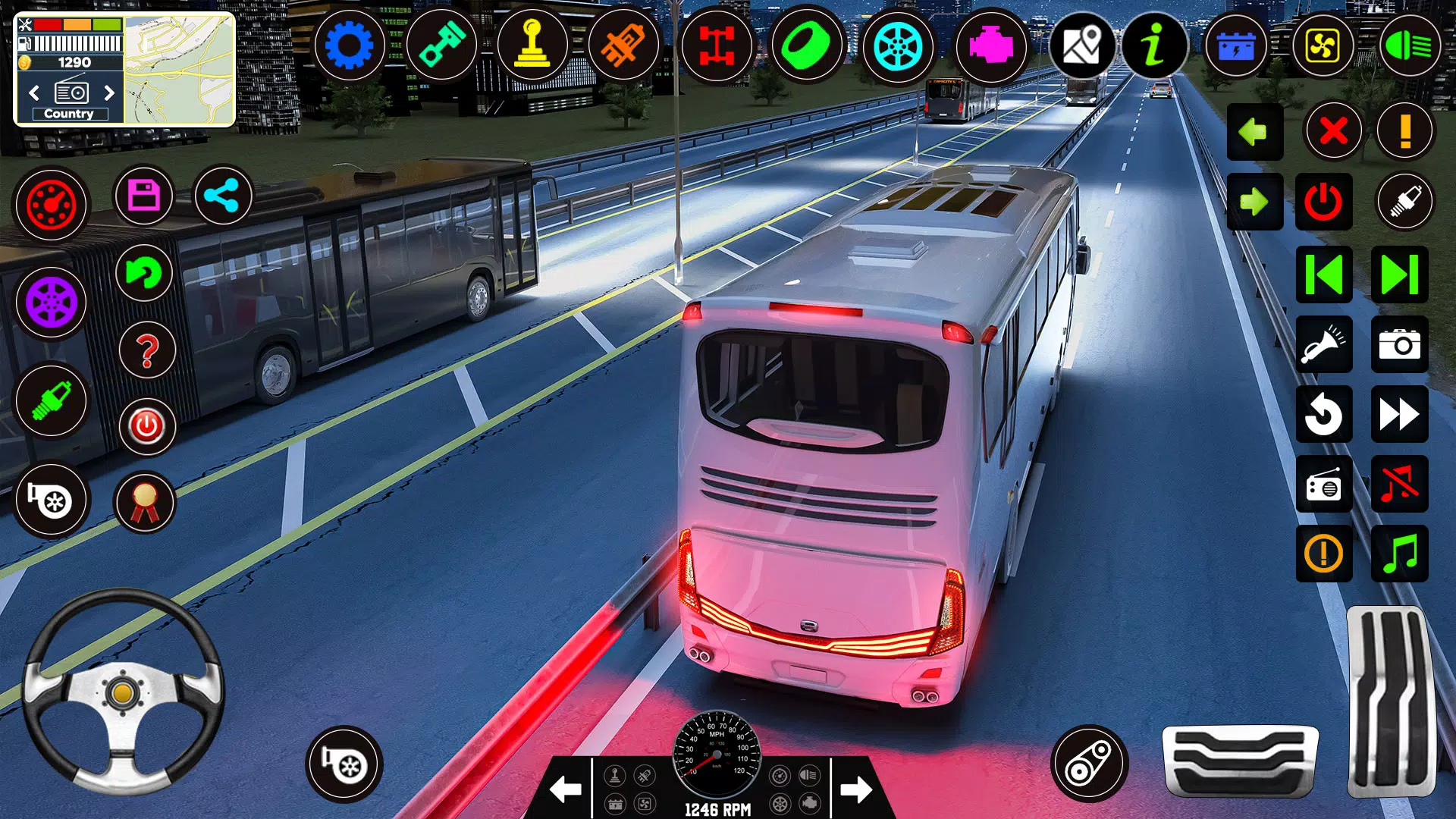Tap the blue share button
Image resolution: width=1456 pixels, height=819 pixels.
tap(223, 196)
